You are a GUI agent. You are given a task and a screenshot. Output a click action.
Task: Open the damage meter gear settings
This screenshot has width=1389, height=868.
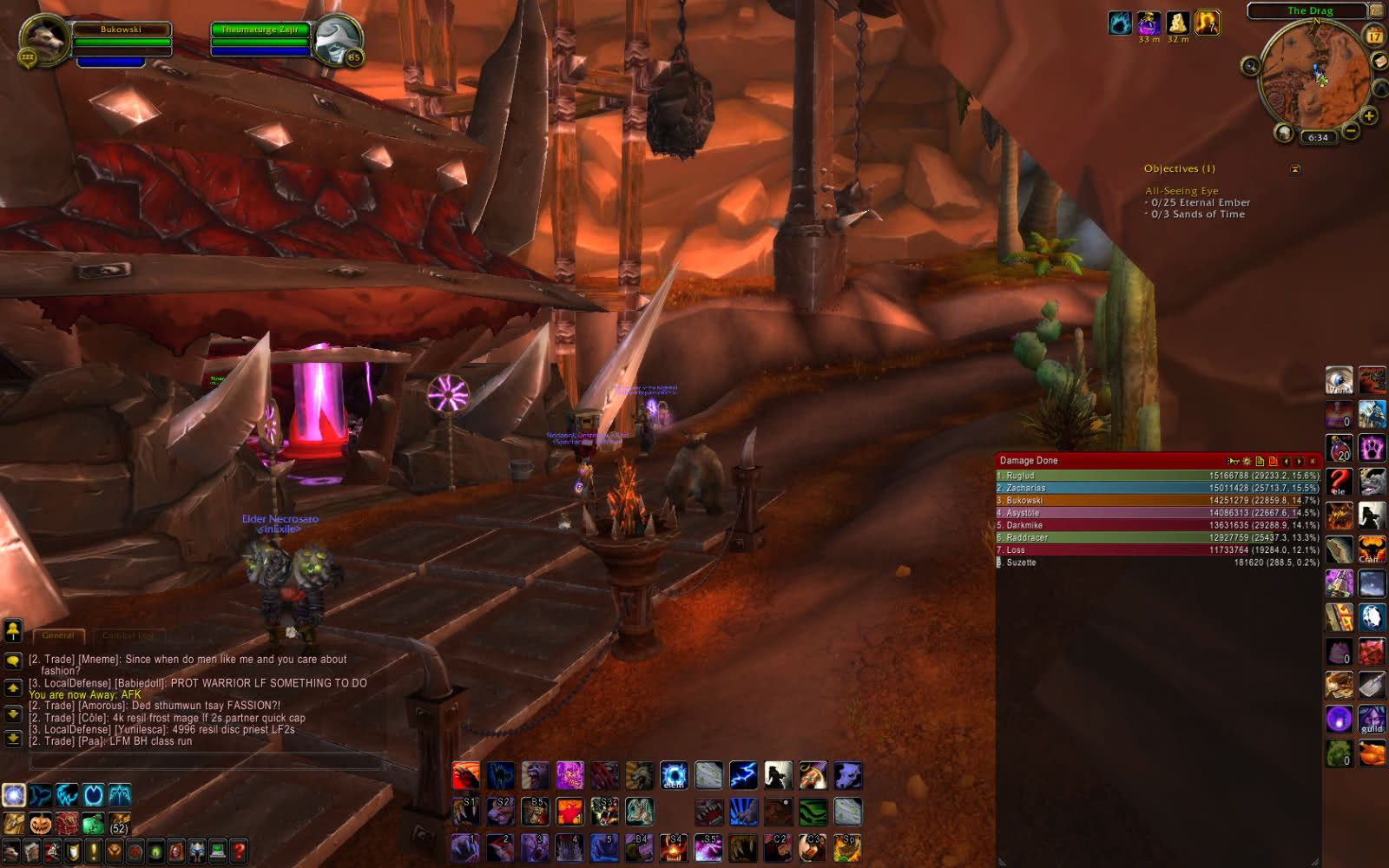point(1247,461)
